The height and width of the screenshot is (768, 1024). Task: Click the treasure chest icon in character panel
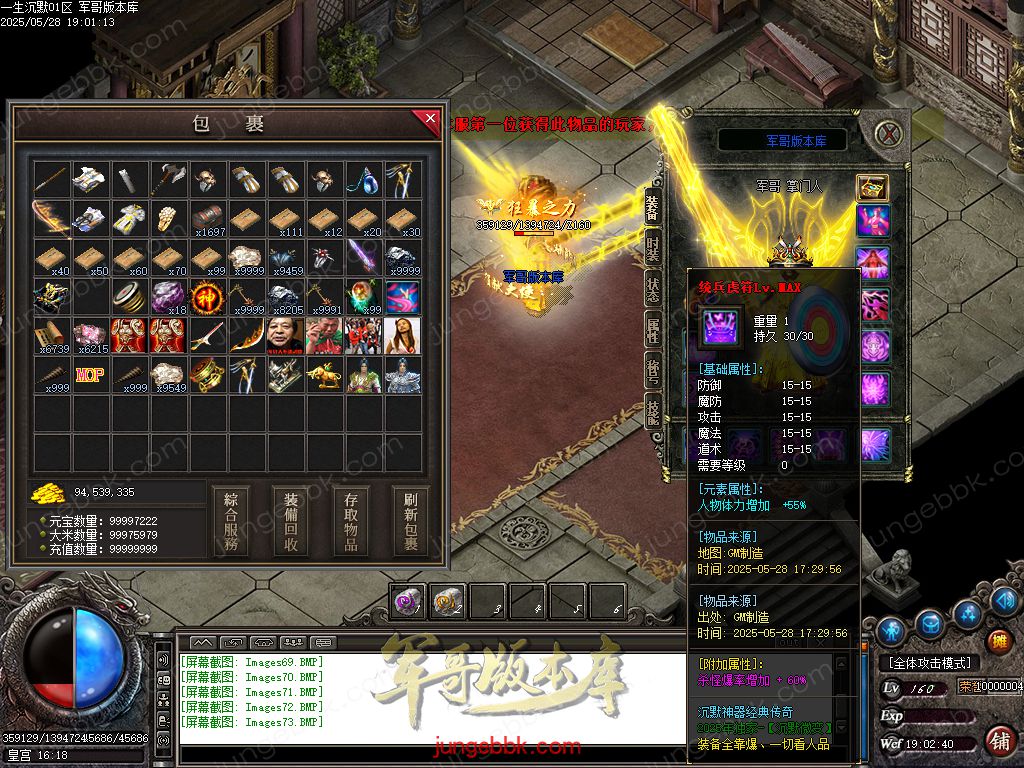(x=872, y=187)
